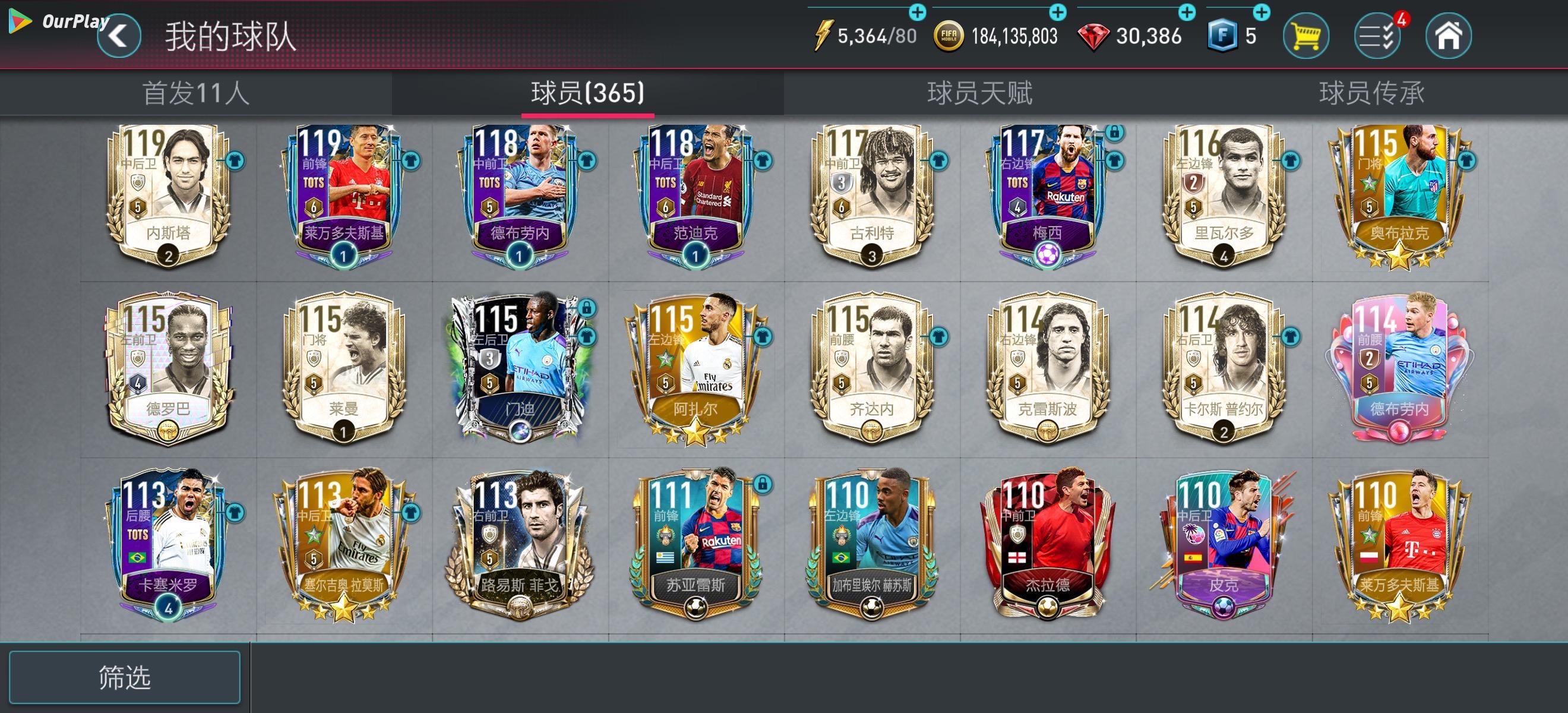Open the 球员天赋 tab
This screenshot has width=1568, height=713.
click(979, 94)
